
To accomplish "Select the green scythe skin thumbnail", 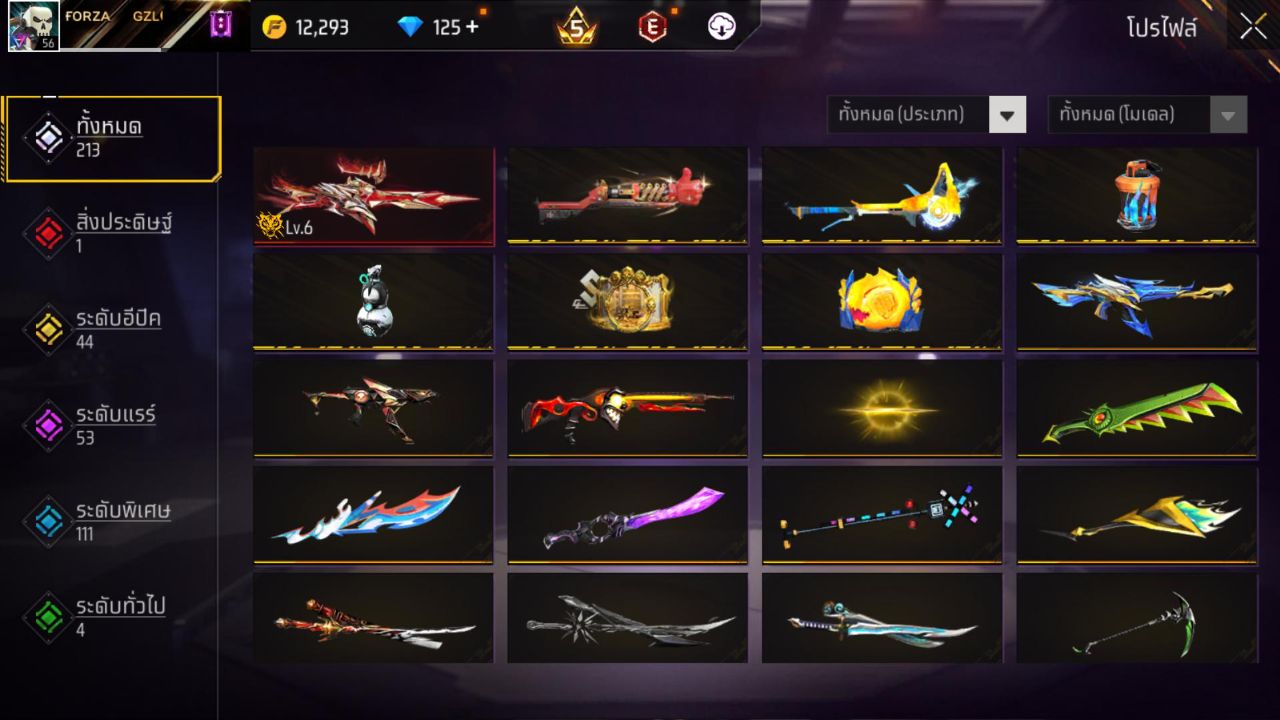I will pos(1136,619).
